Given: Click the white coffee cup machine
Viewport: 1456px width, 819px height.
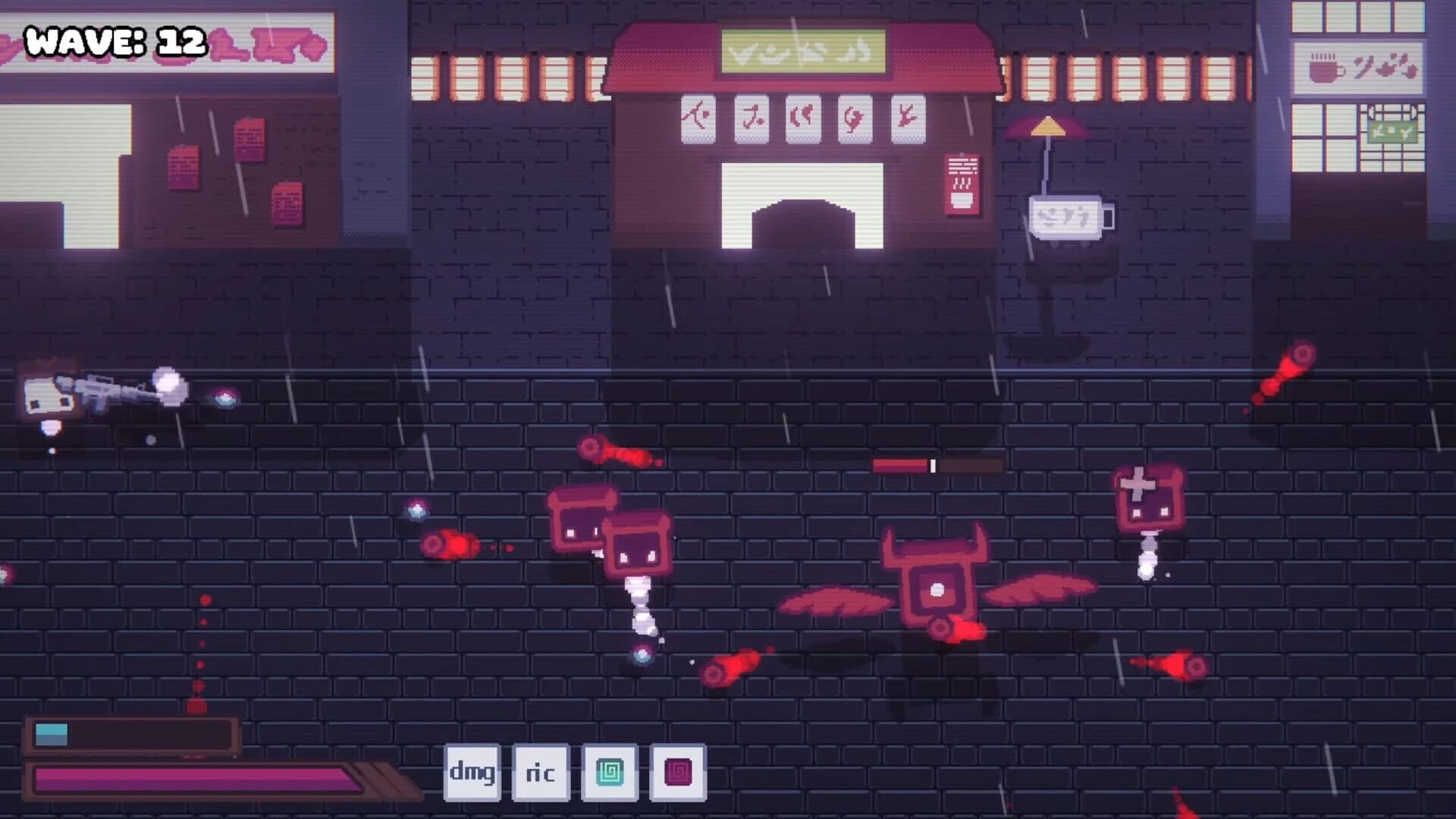Looking at the screenshot, I should point(1068,218).
